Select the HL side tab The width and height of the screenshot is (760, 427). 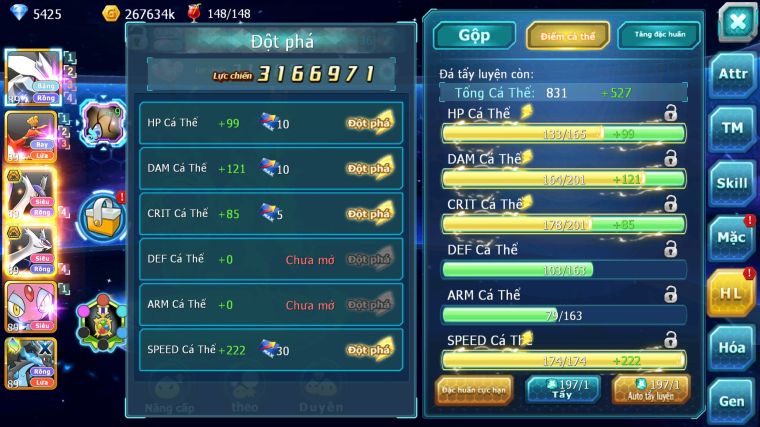click(x=731, y=293)
